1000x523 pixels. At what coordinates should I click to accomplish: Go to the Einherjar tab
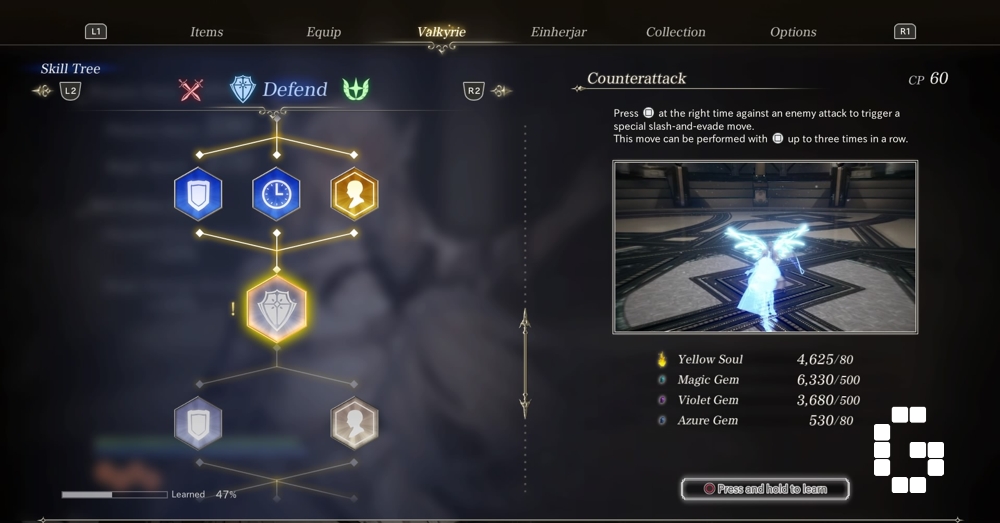click(559, 32)
